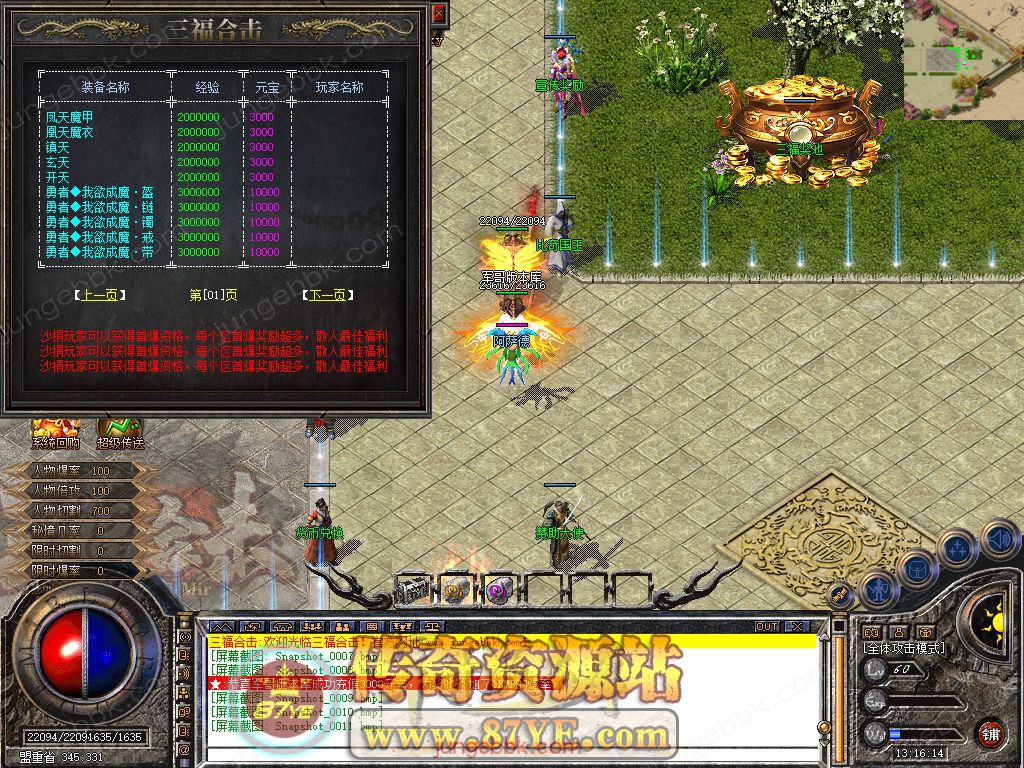Use the orange-swirl scroll in the belt

coord(456,590)
